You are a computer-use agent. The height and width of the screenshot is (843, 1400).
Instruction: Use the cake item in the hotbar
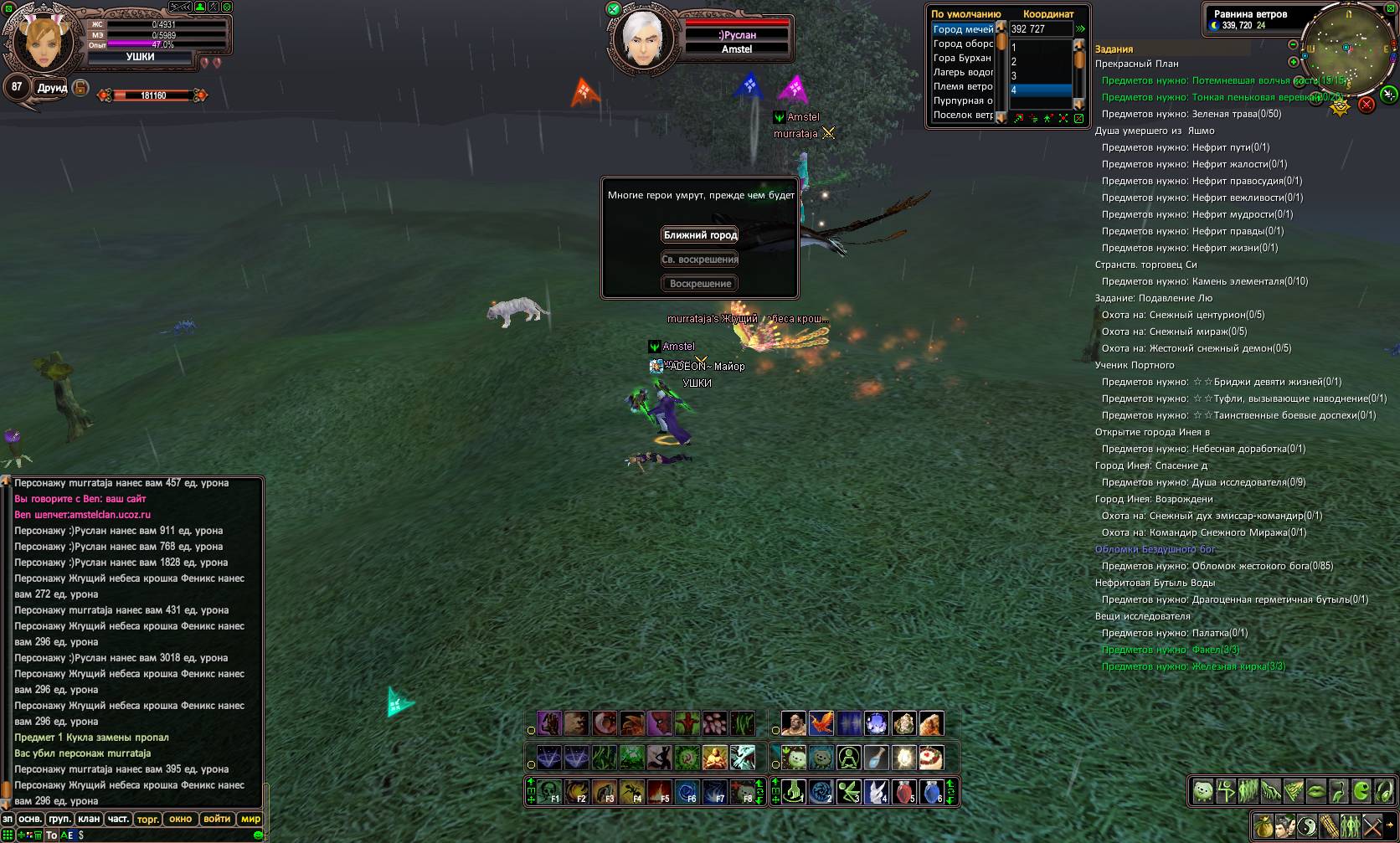(x=931, y=758)
